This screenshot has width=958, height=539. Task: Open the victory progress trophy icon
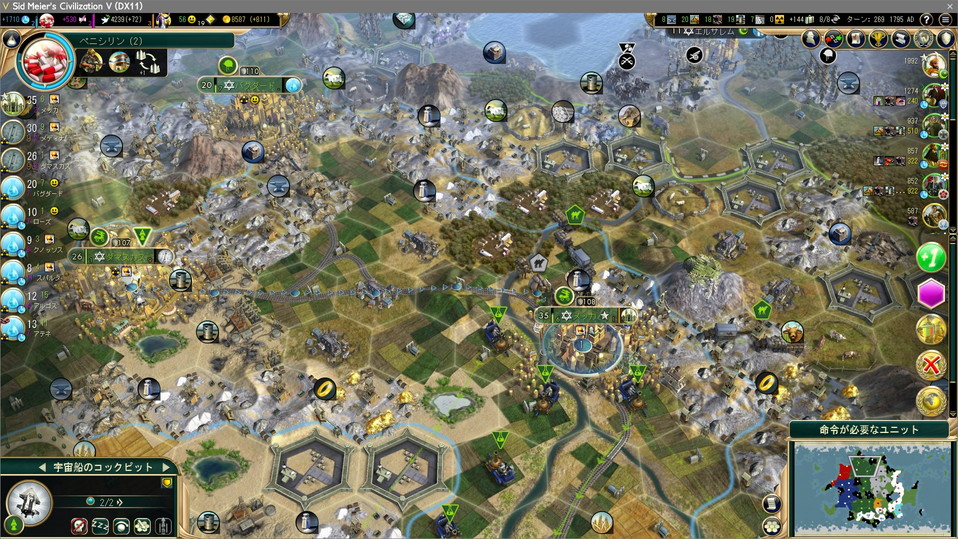[x=878, y=38]
